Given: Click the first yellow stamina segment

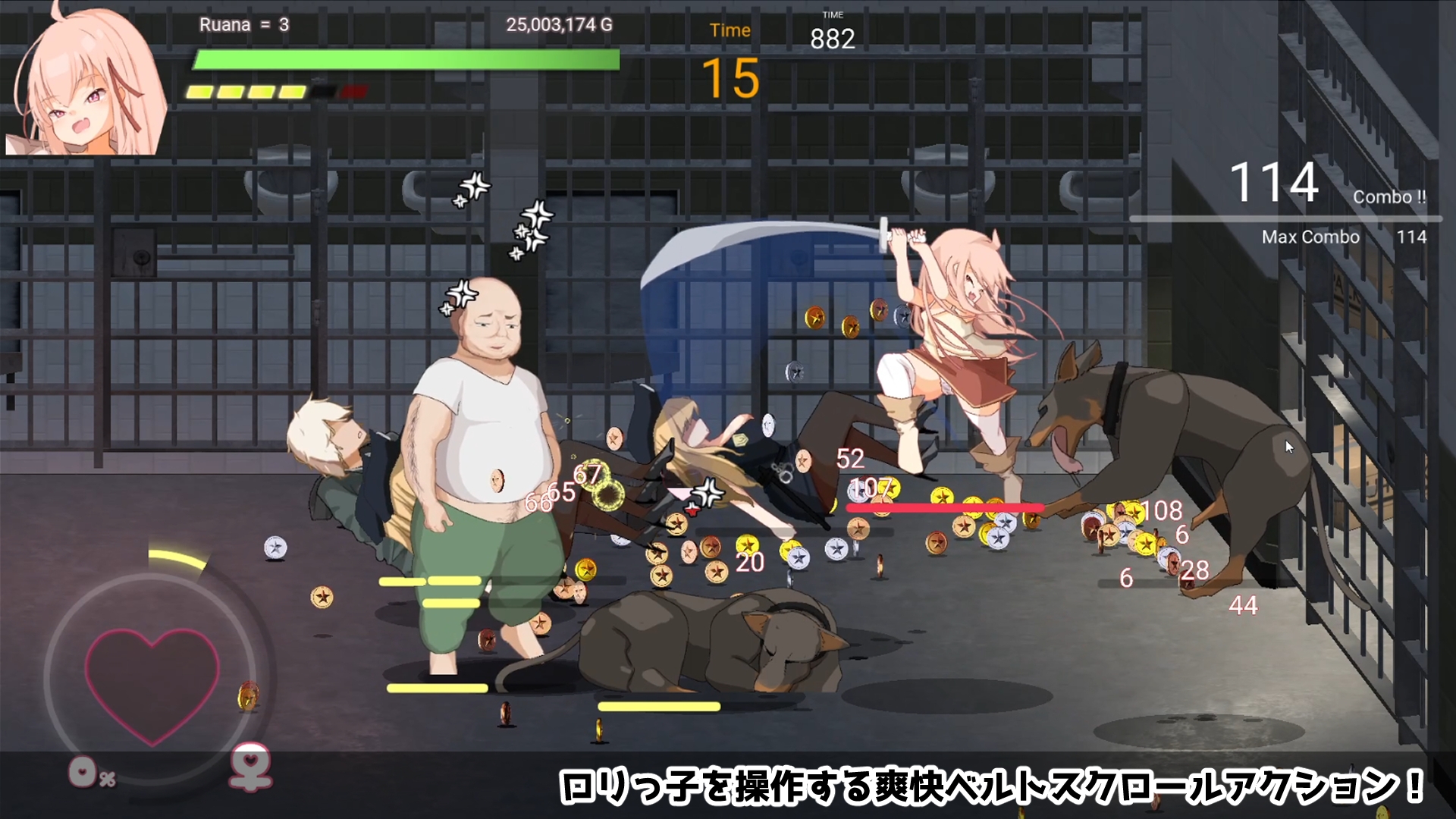Looking at the screenshot, I should pos(199,93).
